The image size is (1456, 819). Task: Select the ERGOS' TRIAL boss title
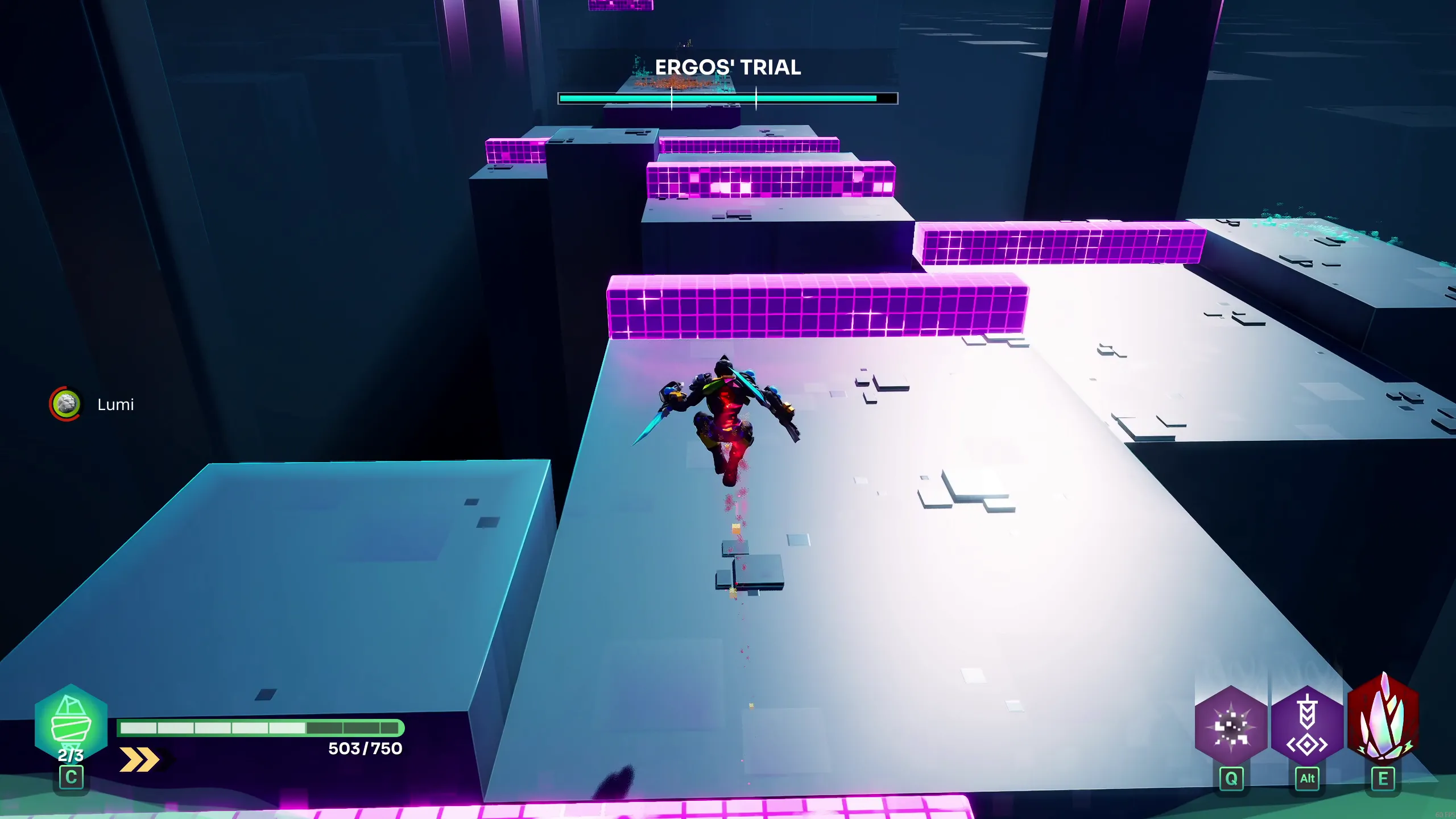point(728,68)
